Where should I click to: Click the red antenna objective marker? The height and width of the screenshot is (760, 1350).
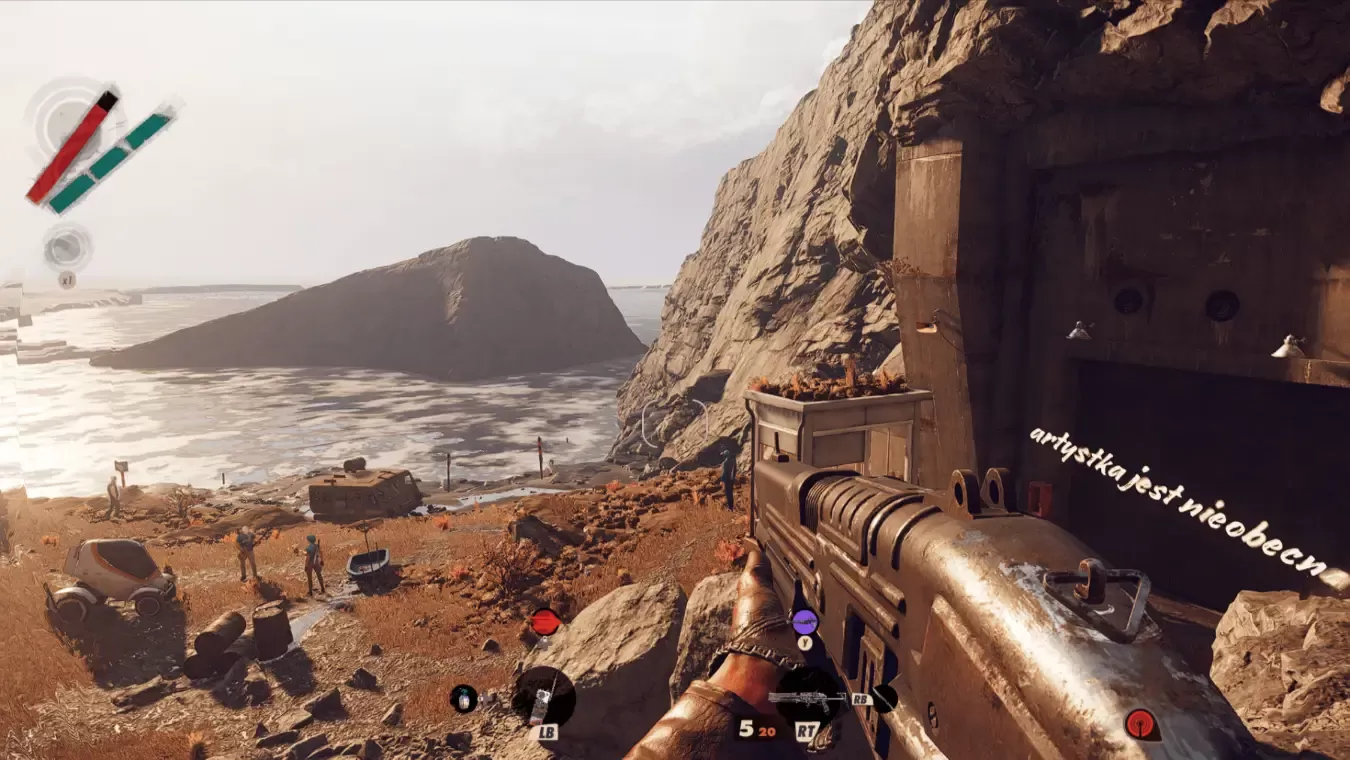1140,723
